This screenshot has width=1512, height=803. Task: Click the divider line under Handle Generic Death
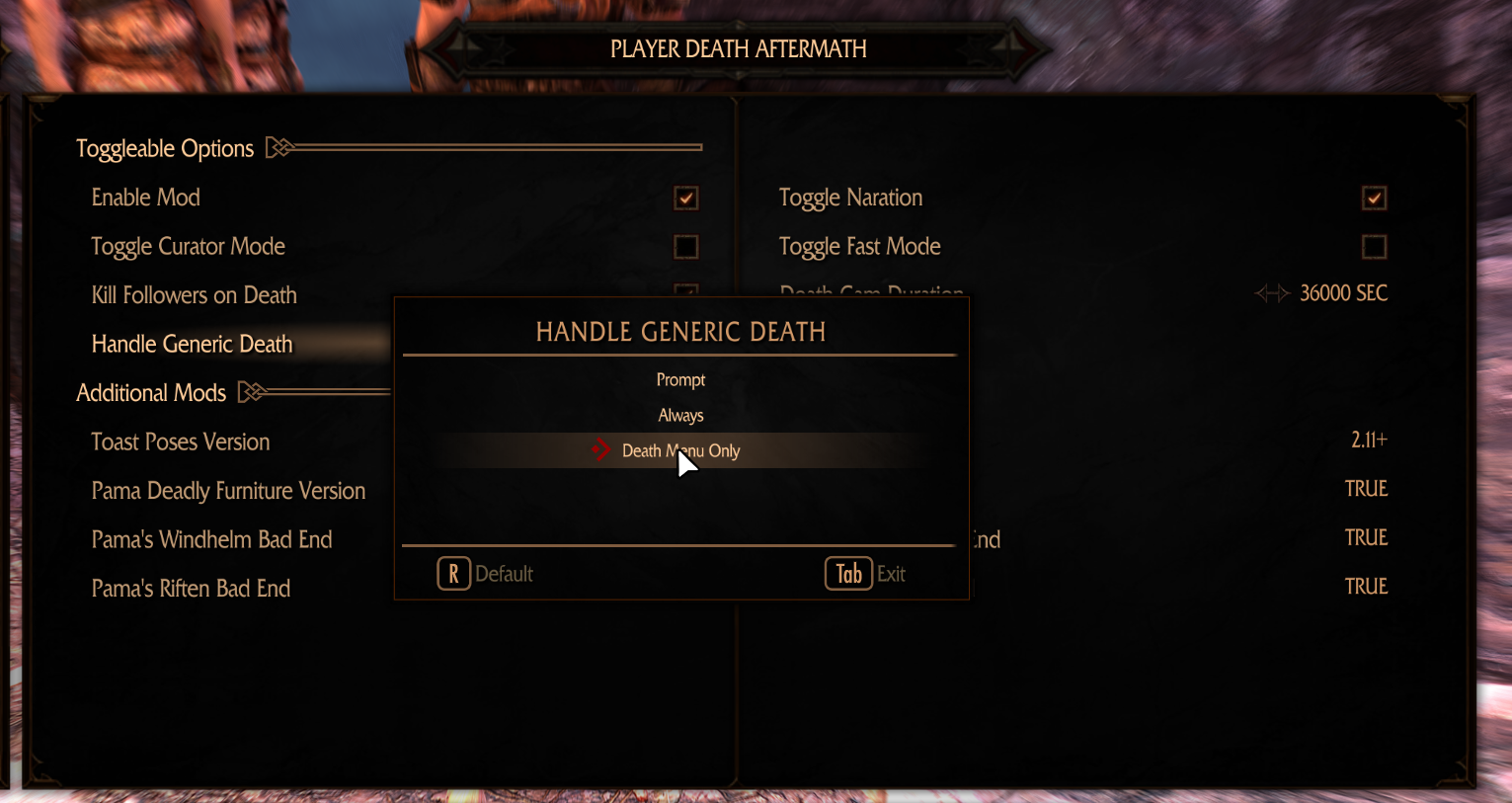coord(681,355)
